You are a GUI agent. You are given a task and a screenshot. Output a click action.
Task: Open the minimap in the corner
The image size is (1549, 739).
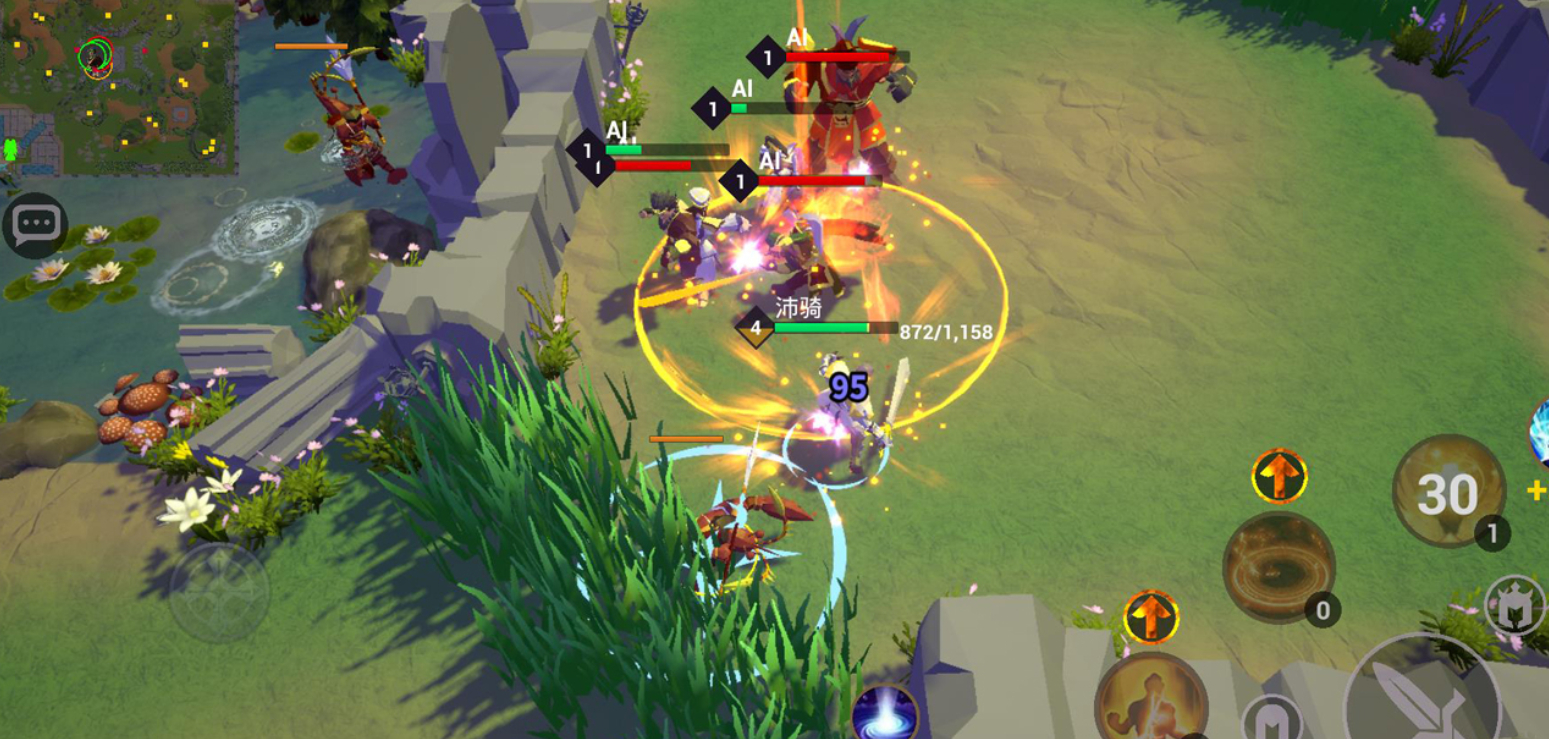click(x=118, y=87)
